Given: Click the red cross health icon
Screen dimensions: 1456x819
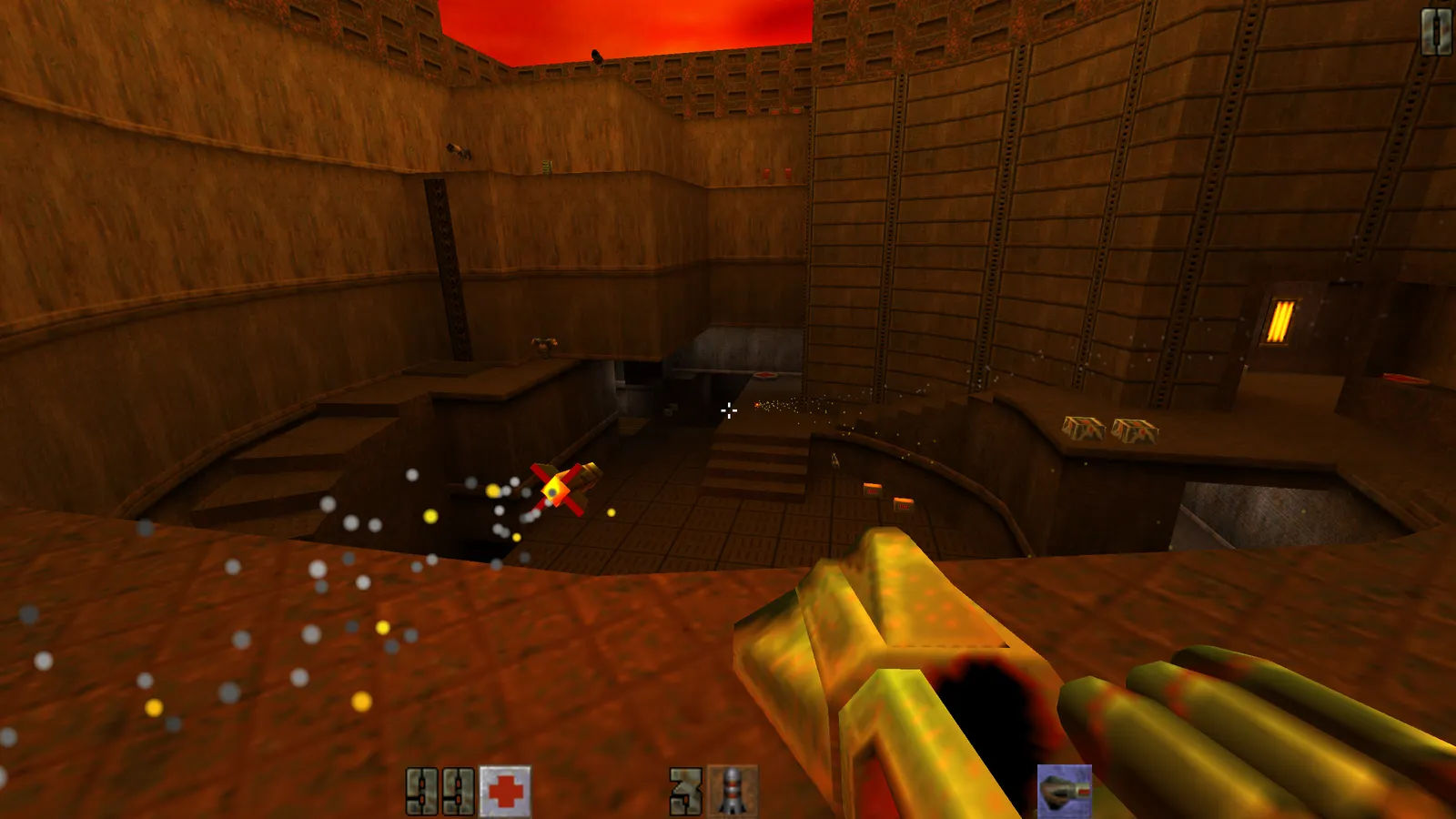Looking at the screenshot, I should tap(505, 791).
